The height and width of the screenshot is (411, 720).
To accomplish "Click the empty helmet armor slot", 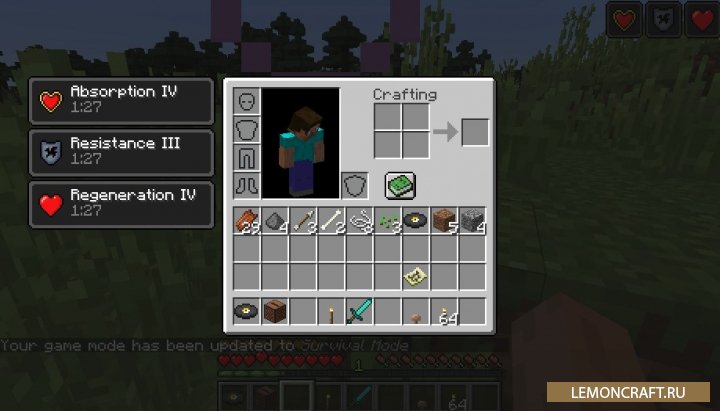I will pos(248,102).
